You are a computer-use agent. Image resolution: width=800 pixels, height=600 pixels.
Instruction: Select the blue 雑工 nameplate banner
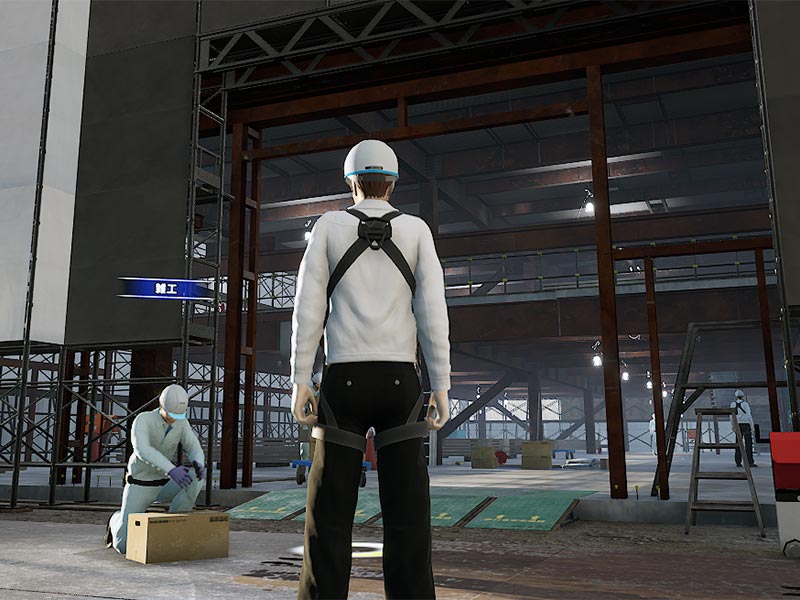point(166,288)
